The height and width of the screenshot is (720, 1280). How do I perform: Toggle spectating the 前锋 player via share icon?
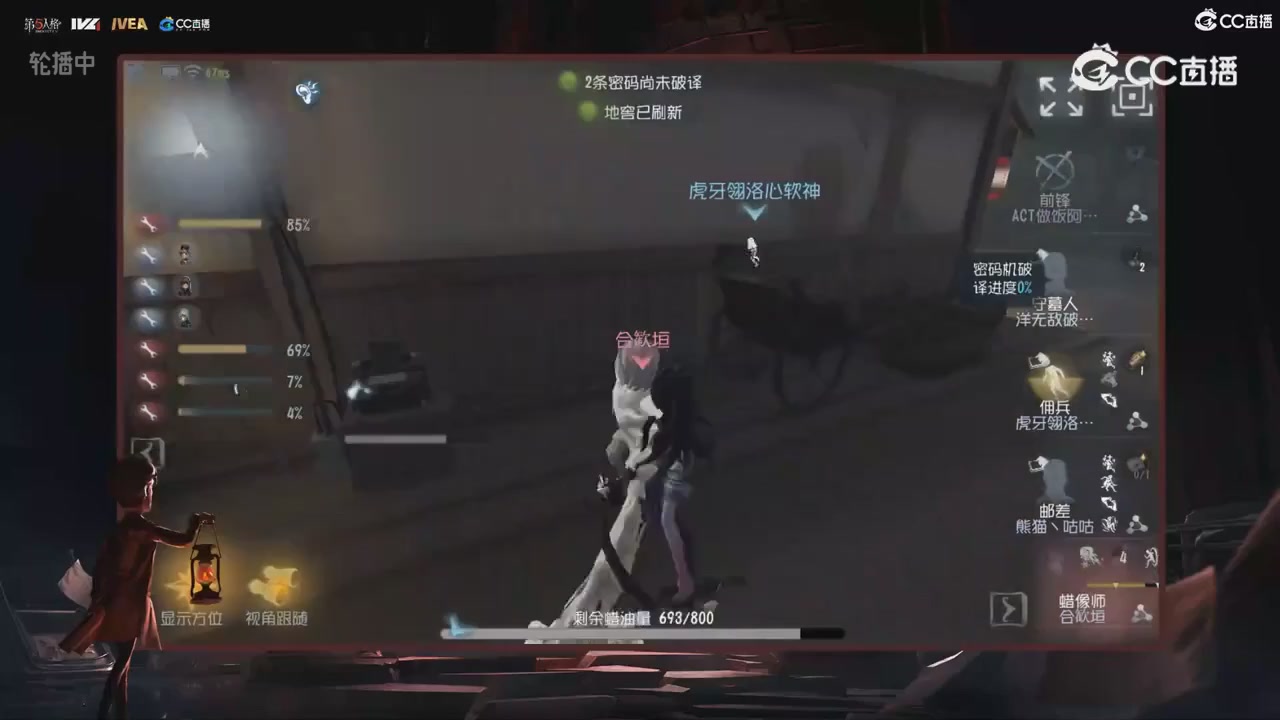click(1135, 213)
